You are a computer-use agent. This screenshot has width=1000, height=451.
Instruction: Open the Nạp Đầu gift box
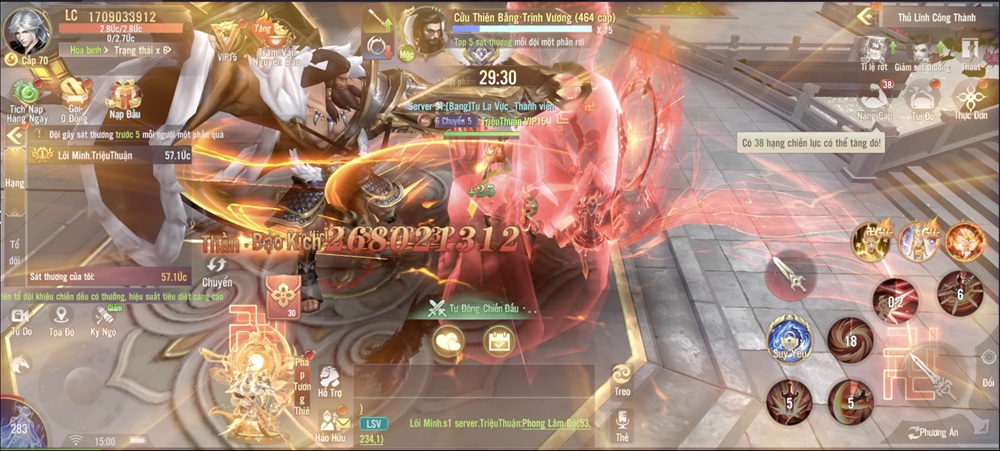pos(123,96)
